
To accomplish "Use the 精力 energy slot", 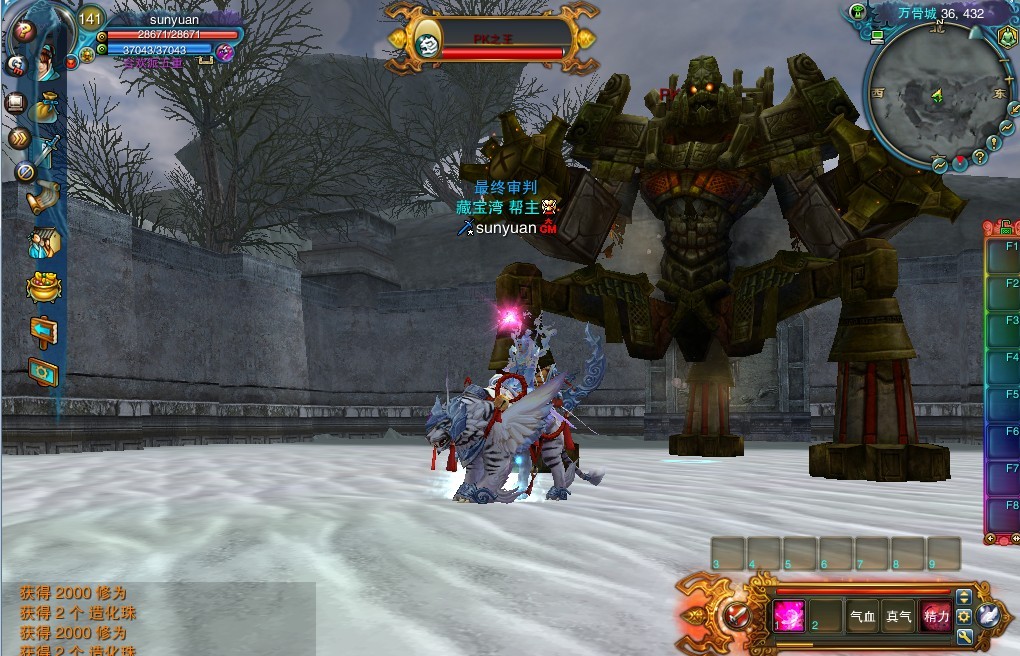I will [x=935, y=616].
